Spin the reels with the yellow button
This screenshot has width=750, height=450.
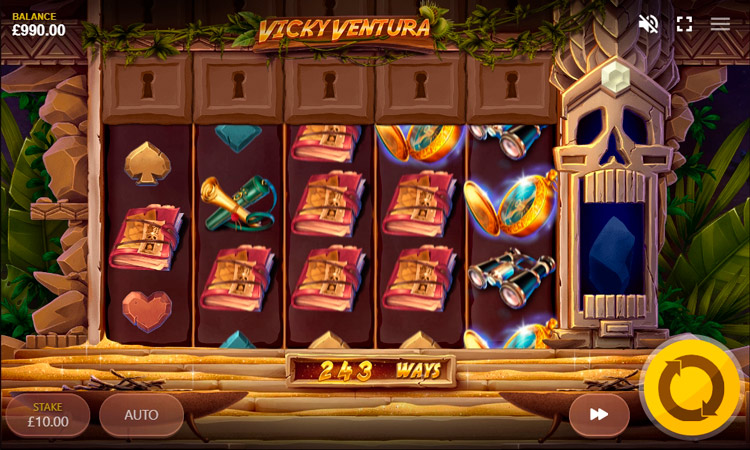[691, 388]
